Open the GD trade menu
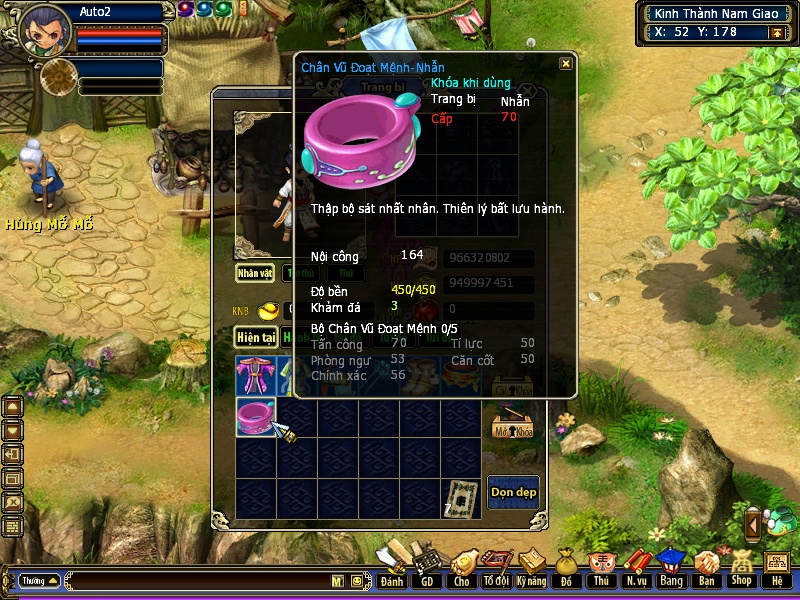This screenshot has height=600, width=800. coord(427,568)
